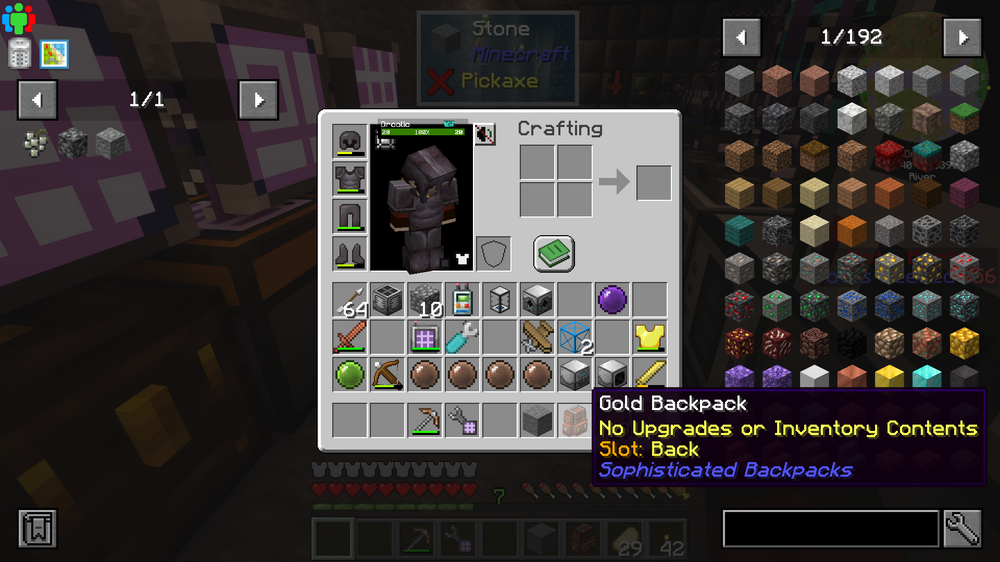The image size is (1000, 562).
Task: Open the map icon in top-left
Action: point(54,54)
